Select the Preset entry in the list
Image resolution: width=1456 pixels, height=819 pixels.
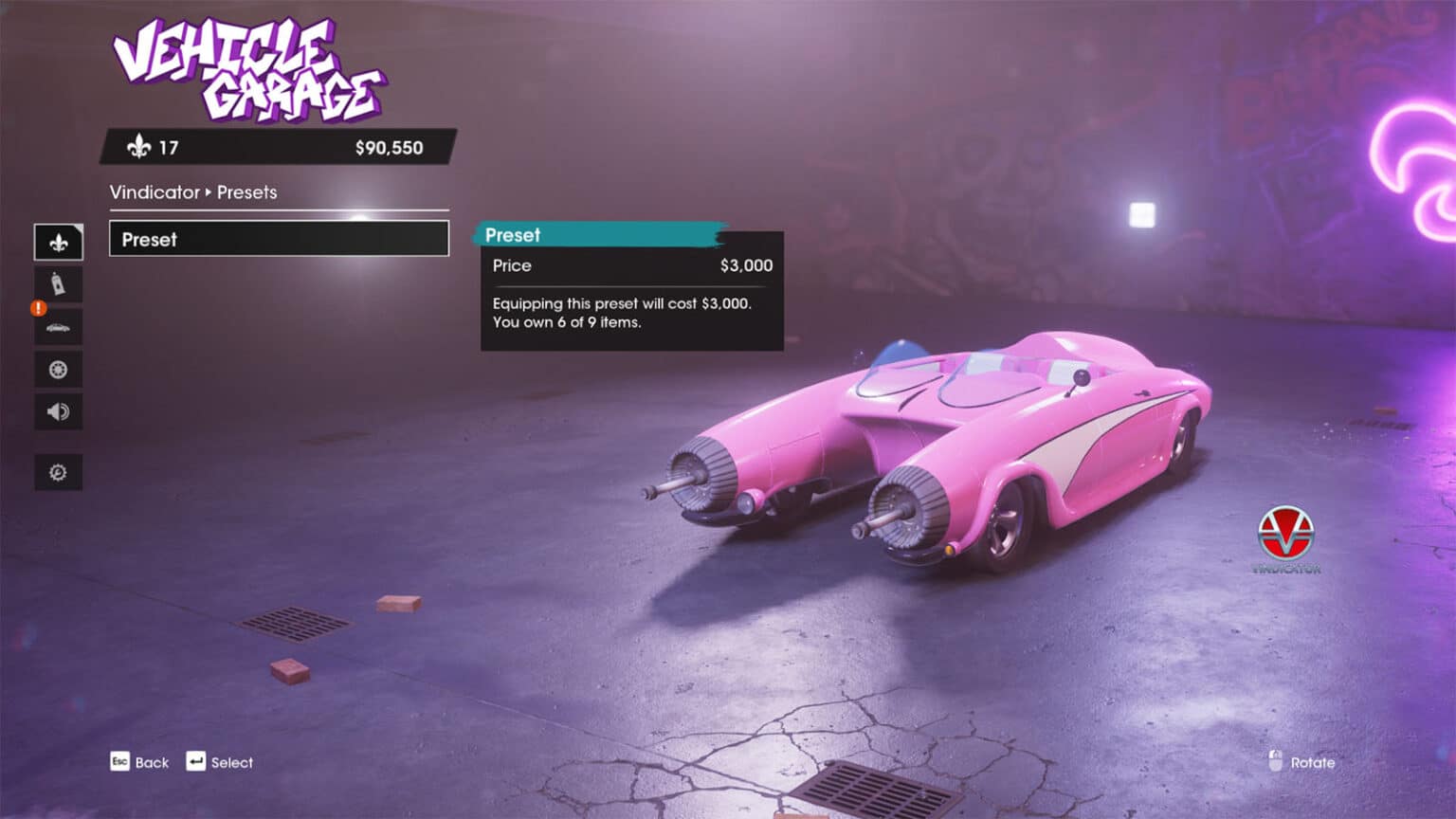point(279,239)
